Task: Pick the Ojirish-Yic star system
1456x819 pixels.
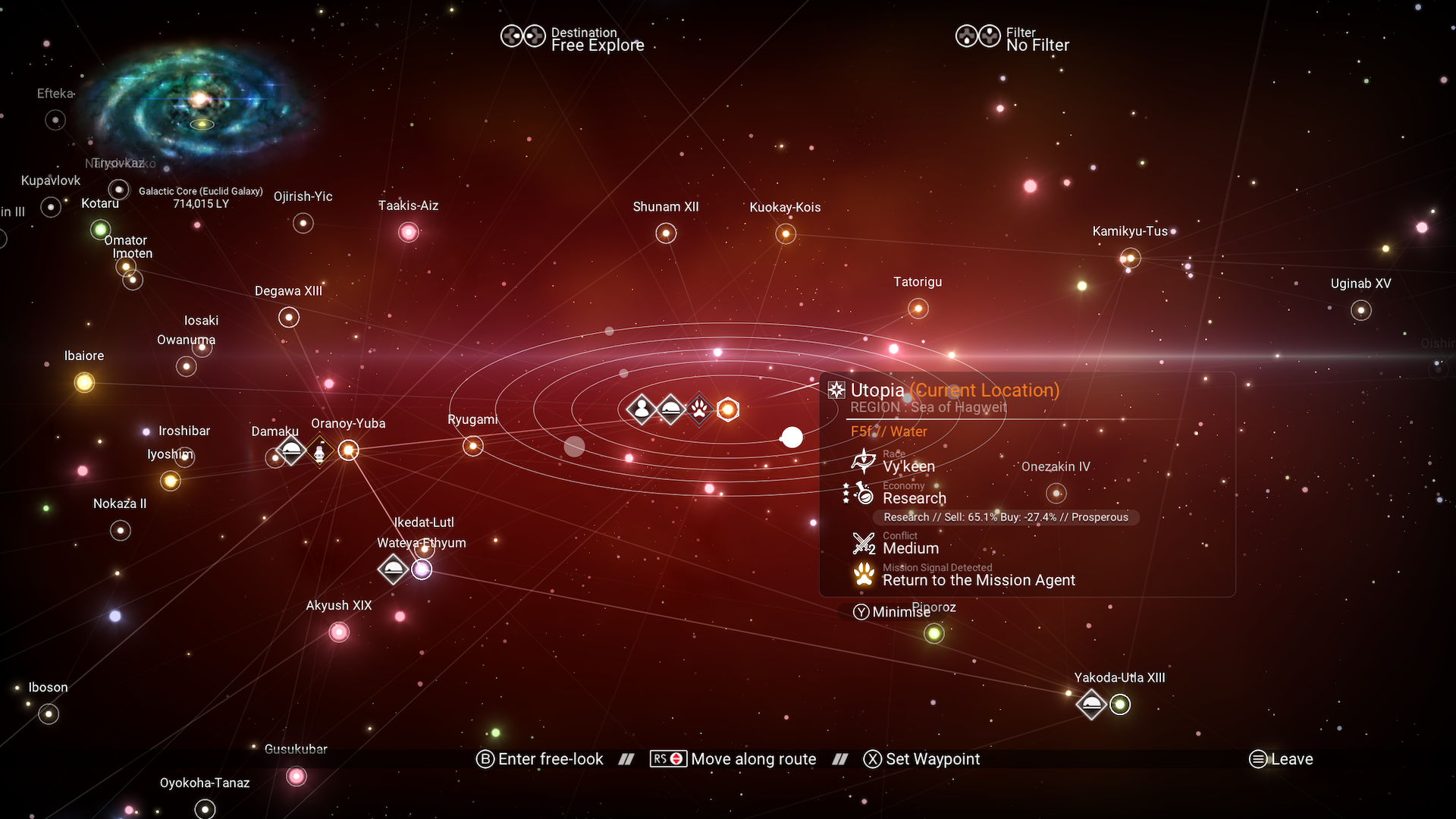Action: coord(303,223)
